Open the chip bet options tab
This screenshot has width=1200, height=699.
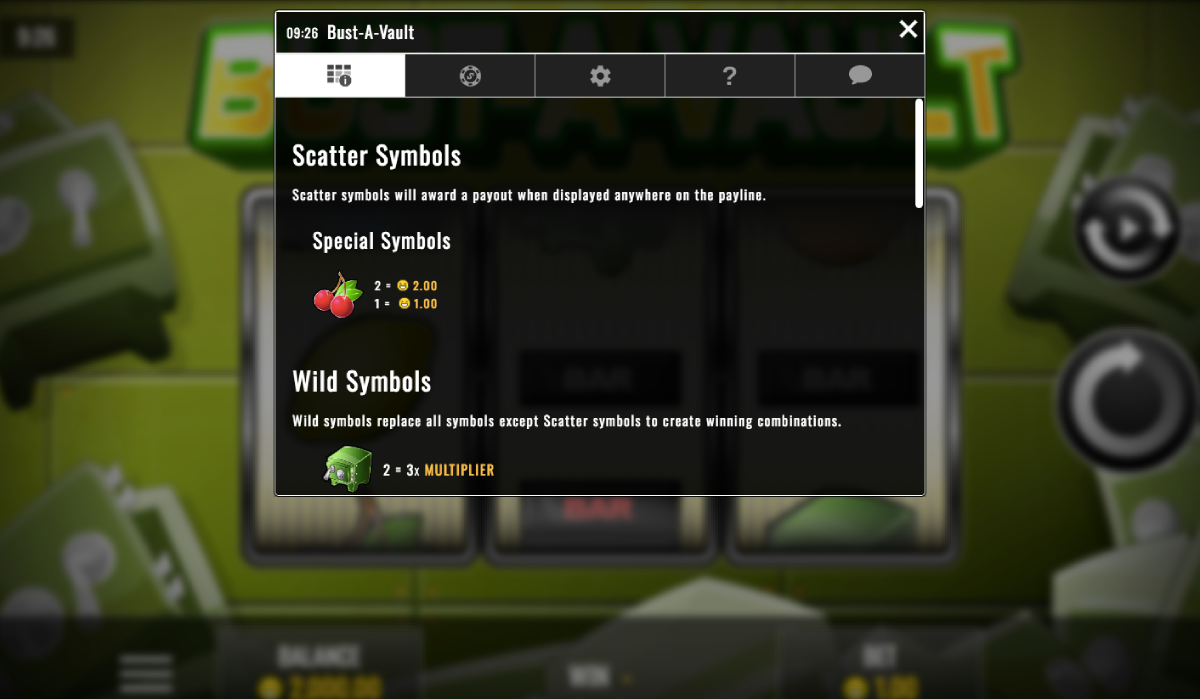pos(470,76)
